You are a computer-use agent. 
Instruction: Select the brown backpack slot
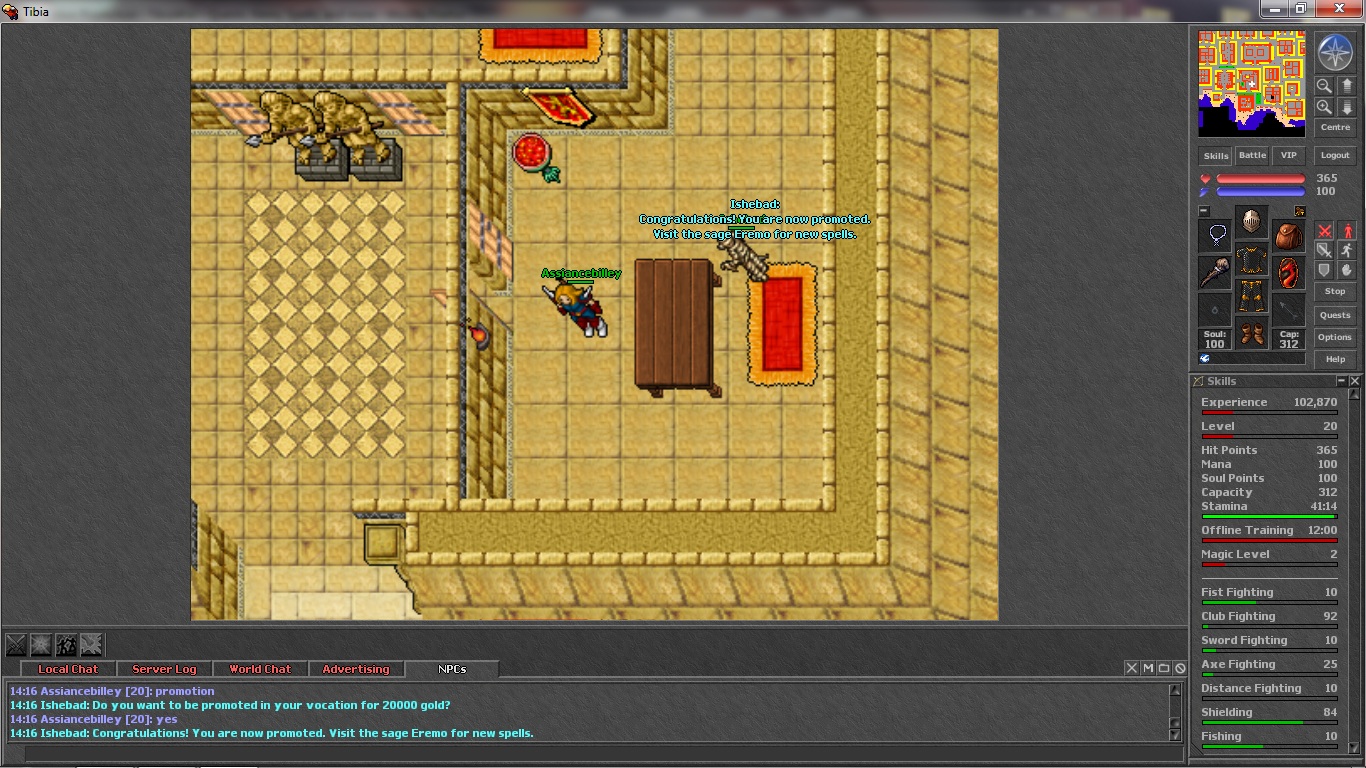pyautogui.click(x=1288, y=236)
